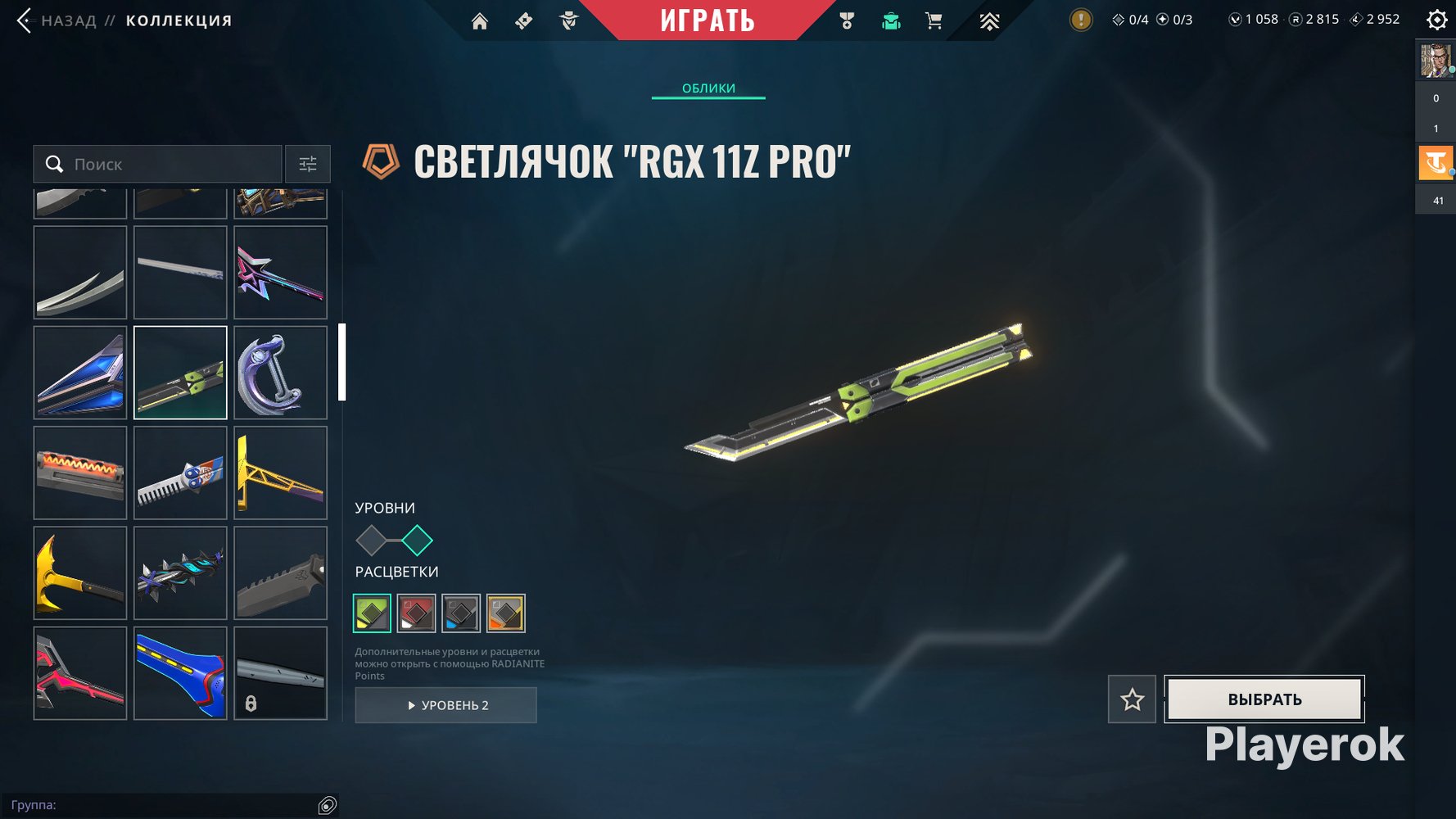This screenshot has width=1456, height=819.
Task: Mark skin as favorite with star
Action: [1132, 699]
